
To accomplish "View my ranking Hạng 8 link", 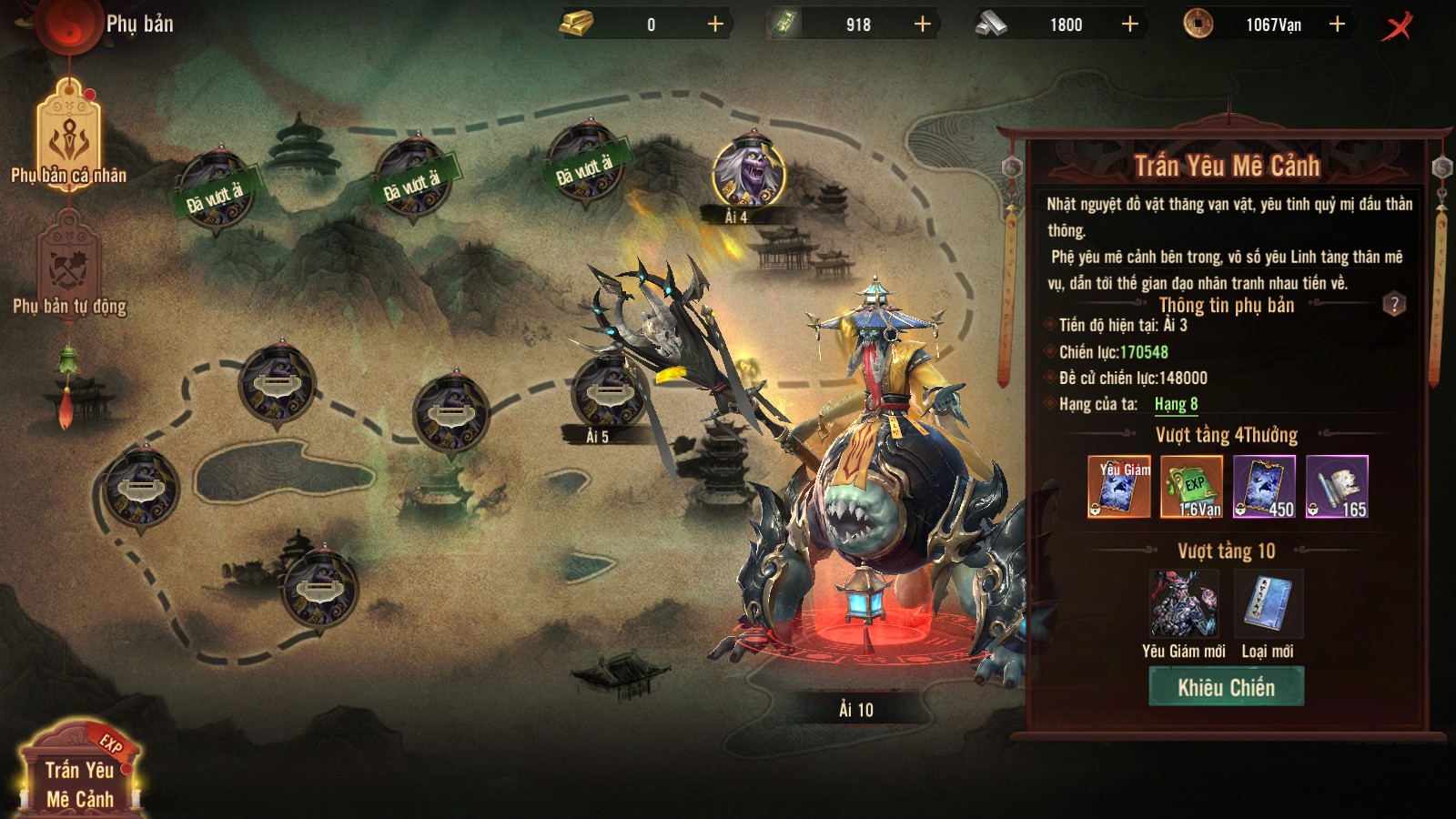I will pos(1176,404).
